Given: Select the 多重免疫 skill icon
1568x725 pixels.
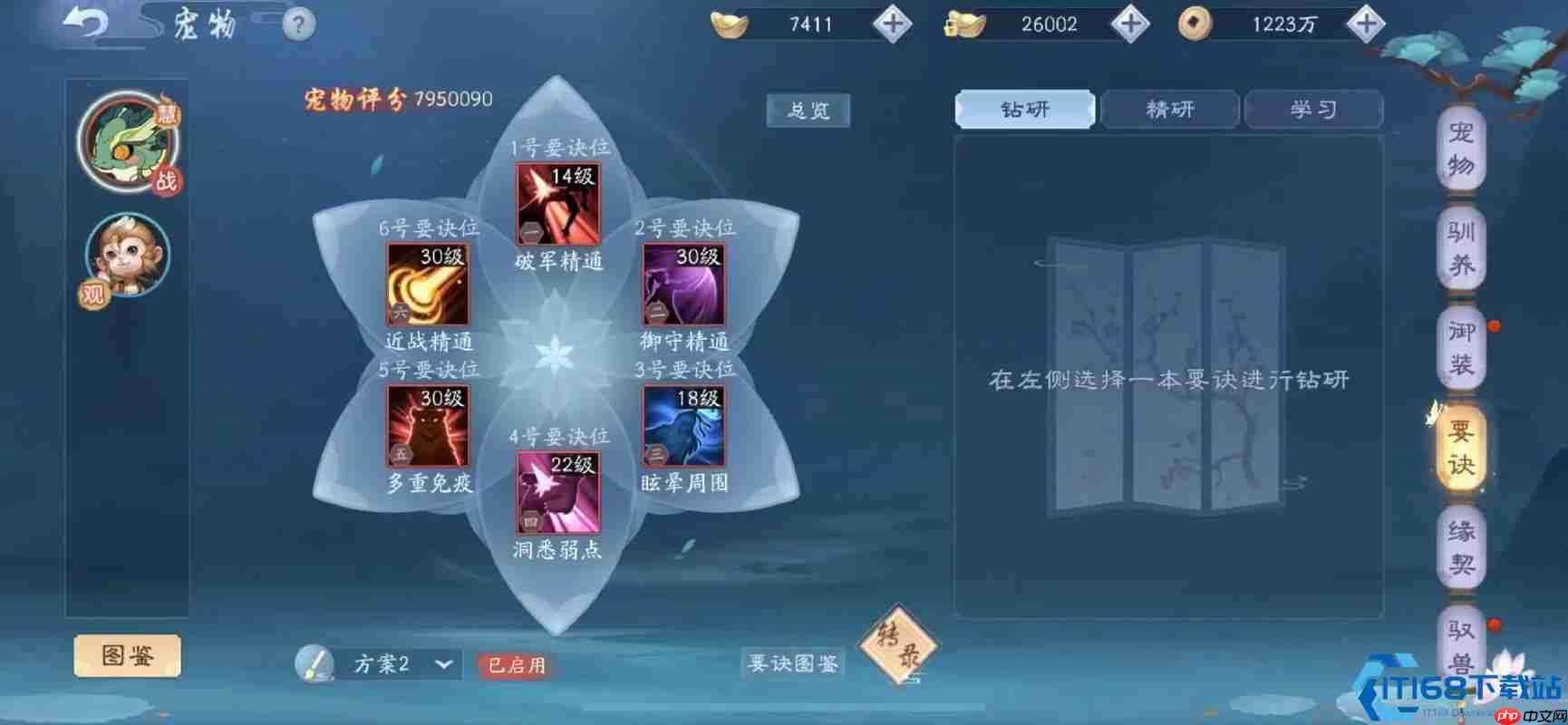Looking at the screenshot, I should 426,426.
